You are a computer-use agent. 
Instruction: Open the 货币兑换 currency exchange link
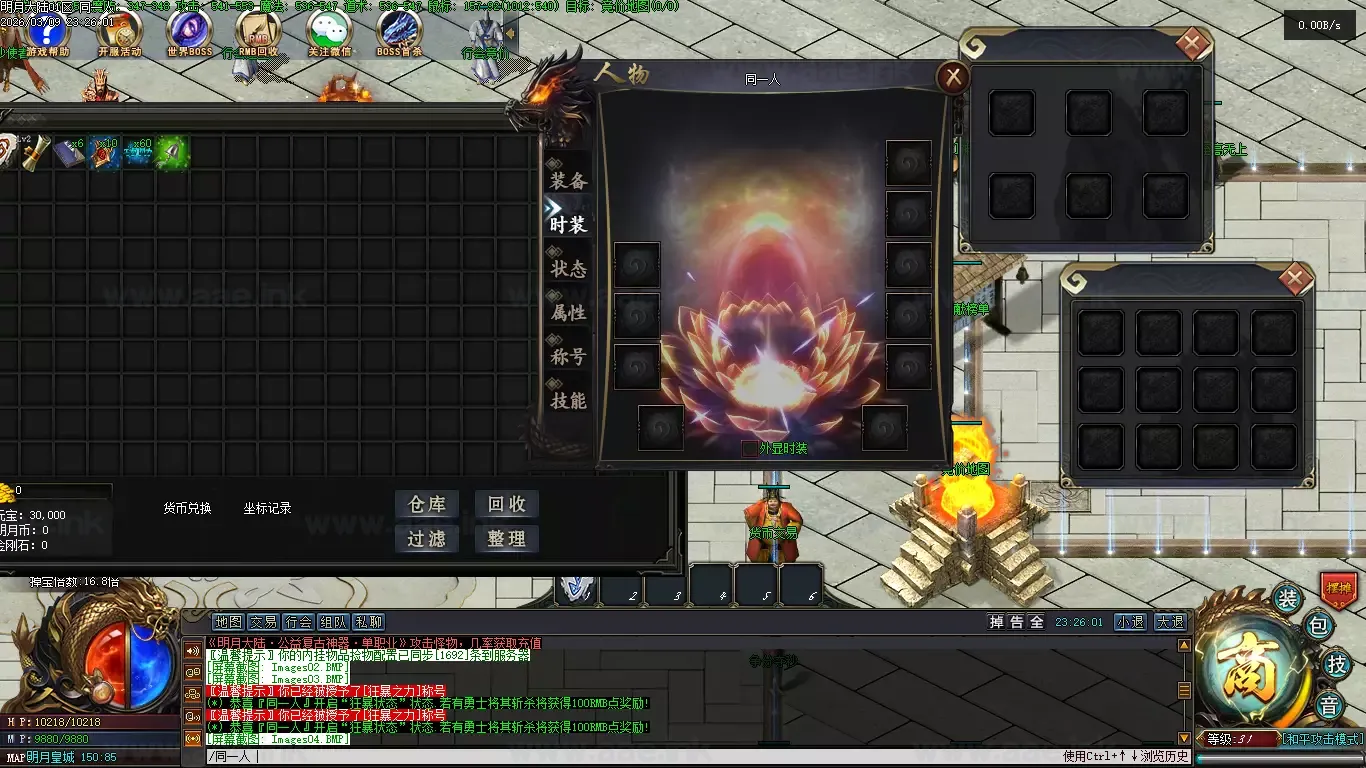188,508
